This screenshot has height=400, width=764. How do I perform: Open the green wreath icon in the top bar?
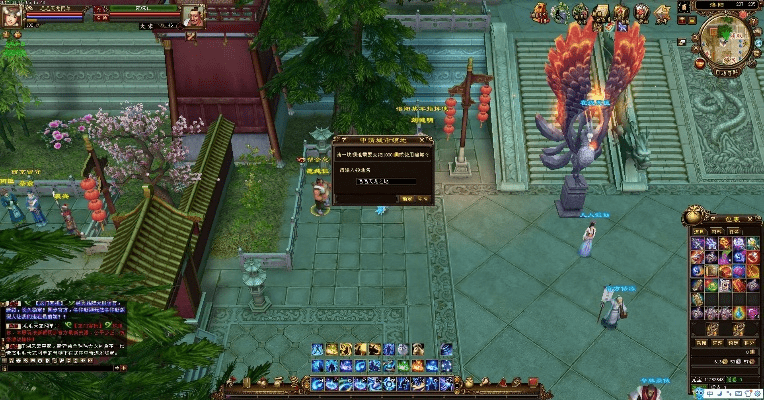pos(560,12)
